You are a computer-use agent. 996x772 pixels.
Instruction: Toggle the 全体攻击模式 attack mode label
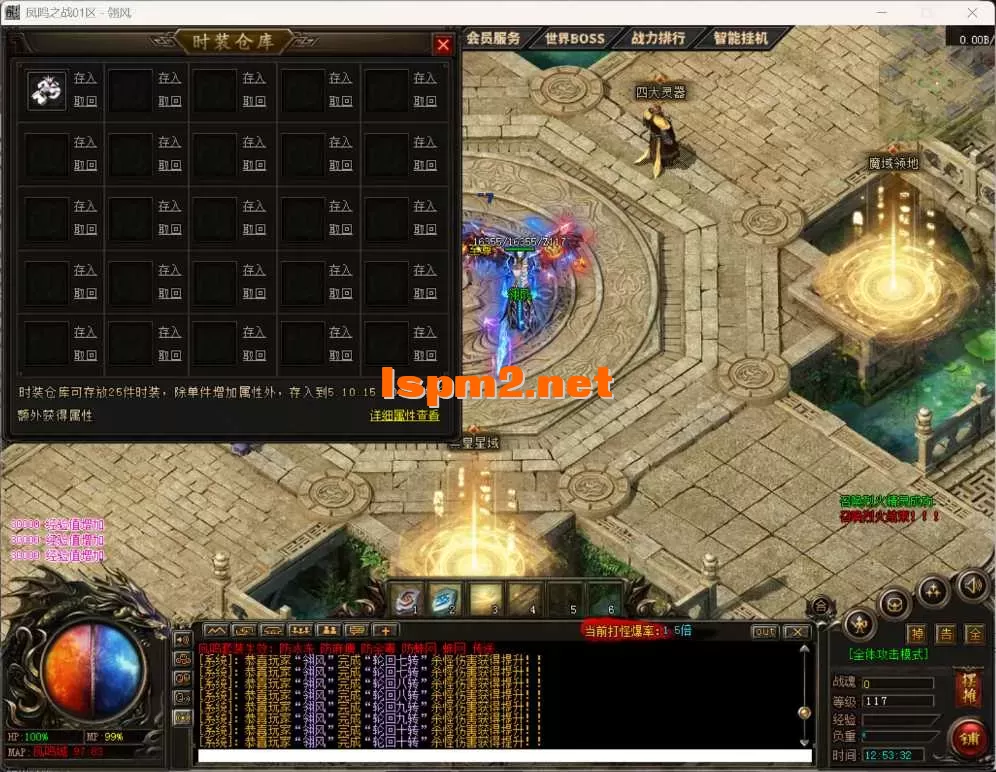pyautogui.click(x=889, y=655)
